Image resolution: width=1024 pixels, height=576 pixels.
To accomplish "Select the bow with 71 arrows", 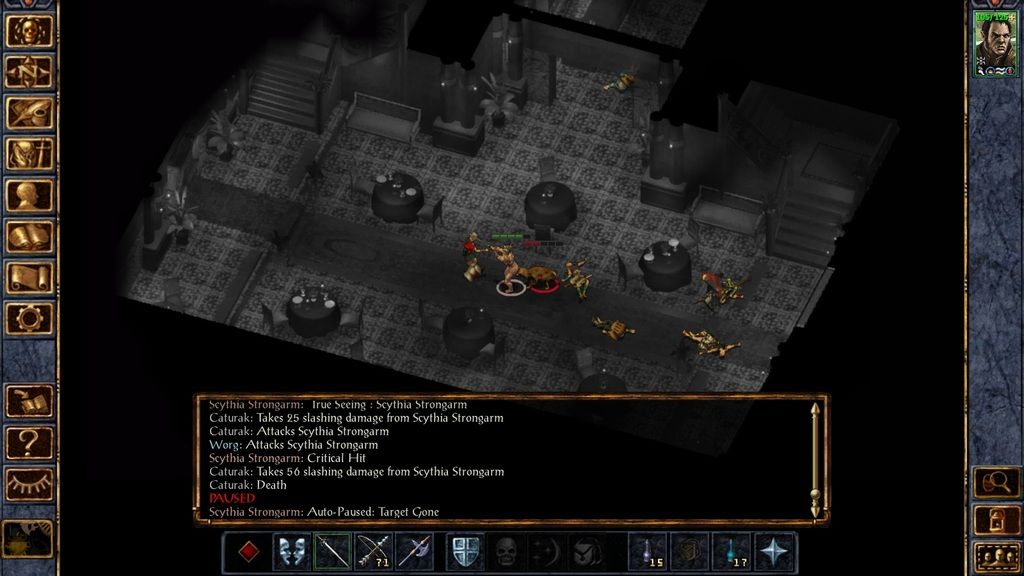I will coord(373,551).
